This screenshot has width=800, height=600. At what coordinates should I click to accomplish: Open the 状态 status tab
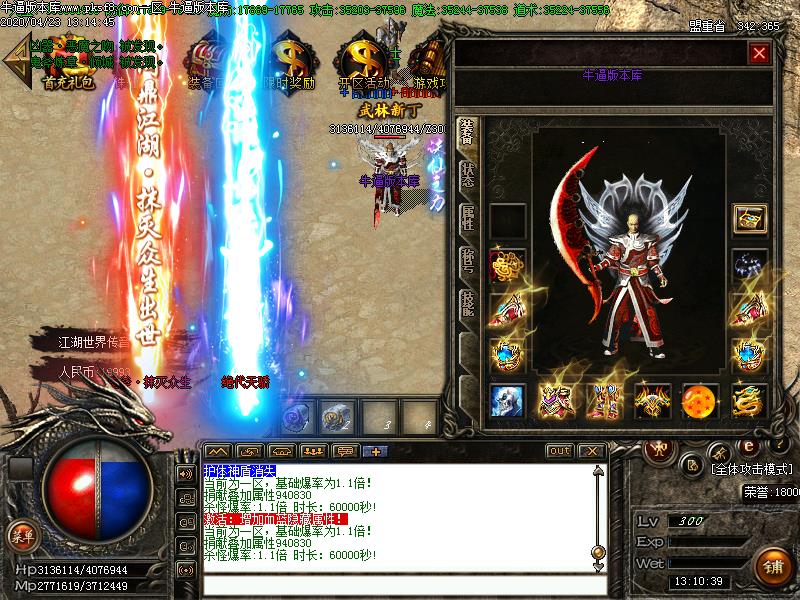pyautogui.click(x=467, y=176)
